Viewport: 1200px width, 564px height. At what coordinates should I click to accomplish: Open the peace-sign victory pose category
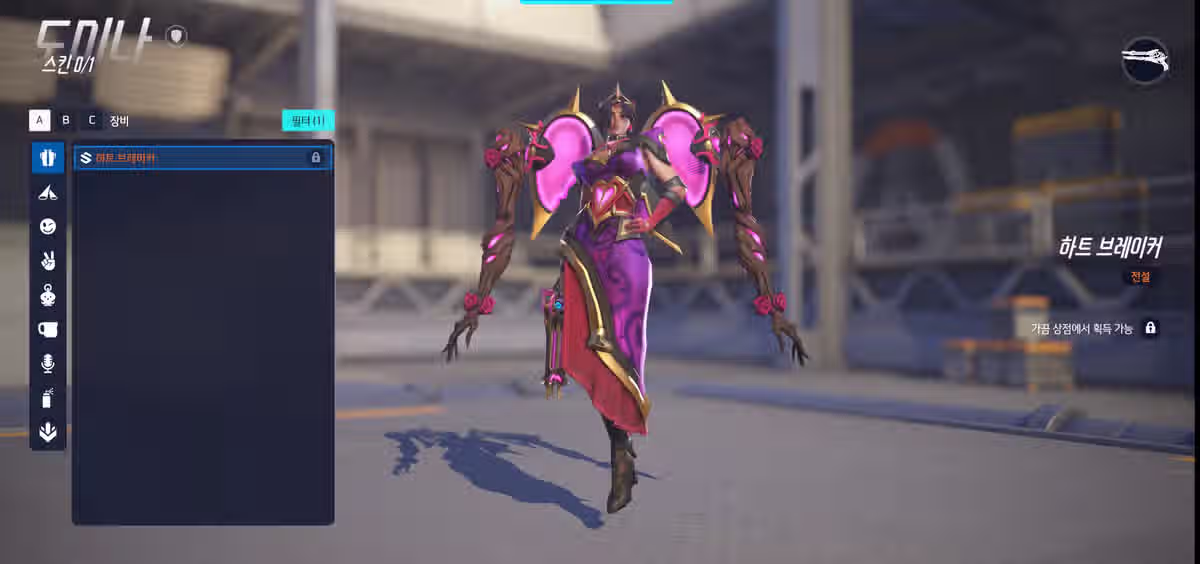[48, 261]
